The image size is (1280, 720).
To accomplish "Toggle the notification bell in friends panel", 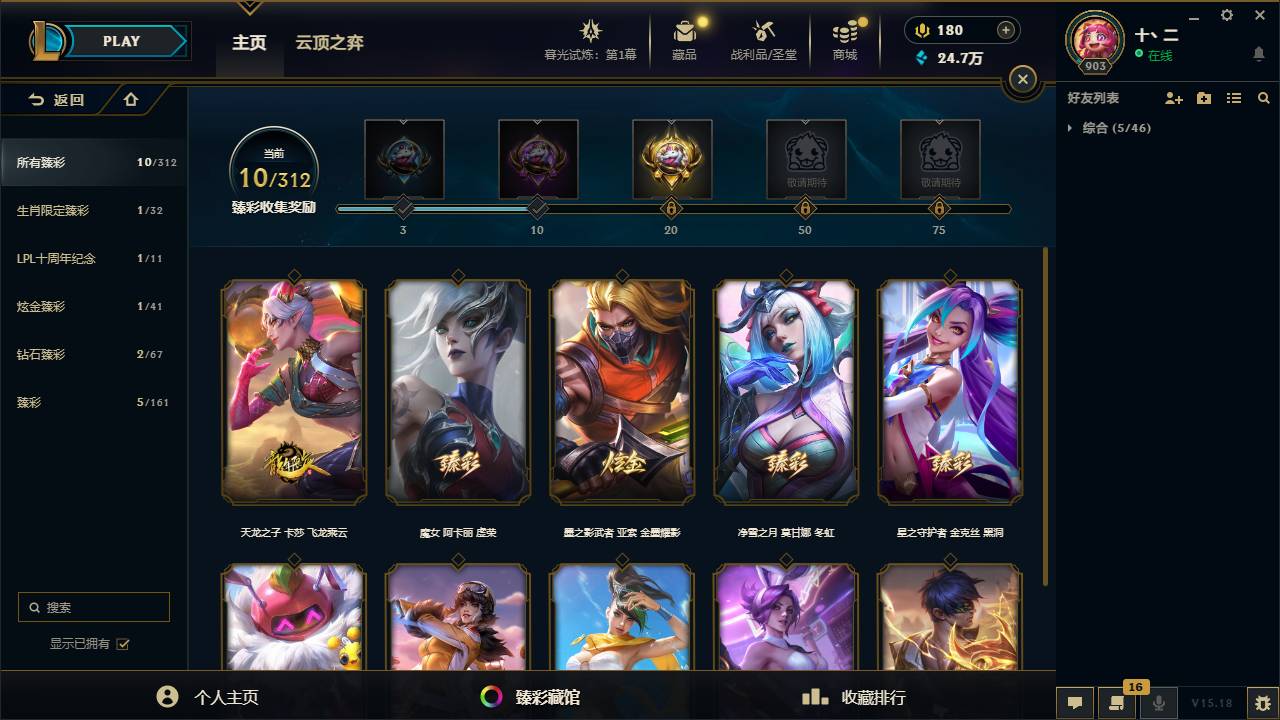I will click(x=1257, y=54).
